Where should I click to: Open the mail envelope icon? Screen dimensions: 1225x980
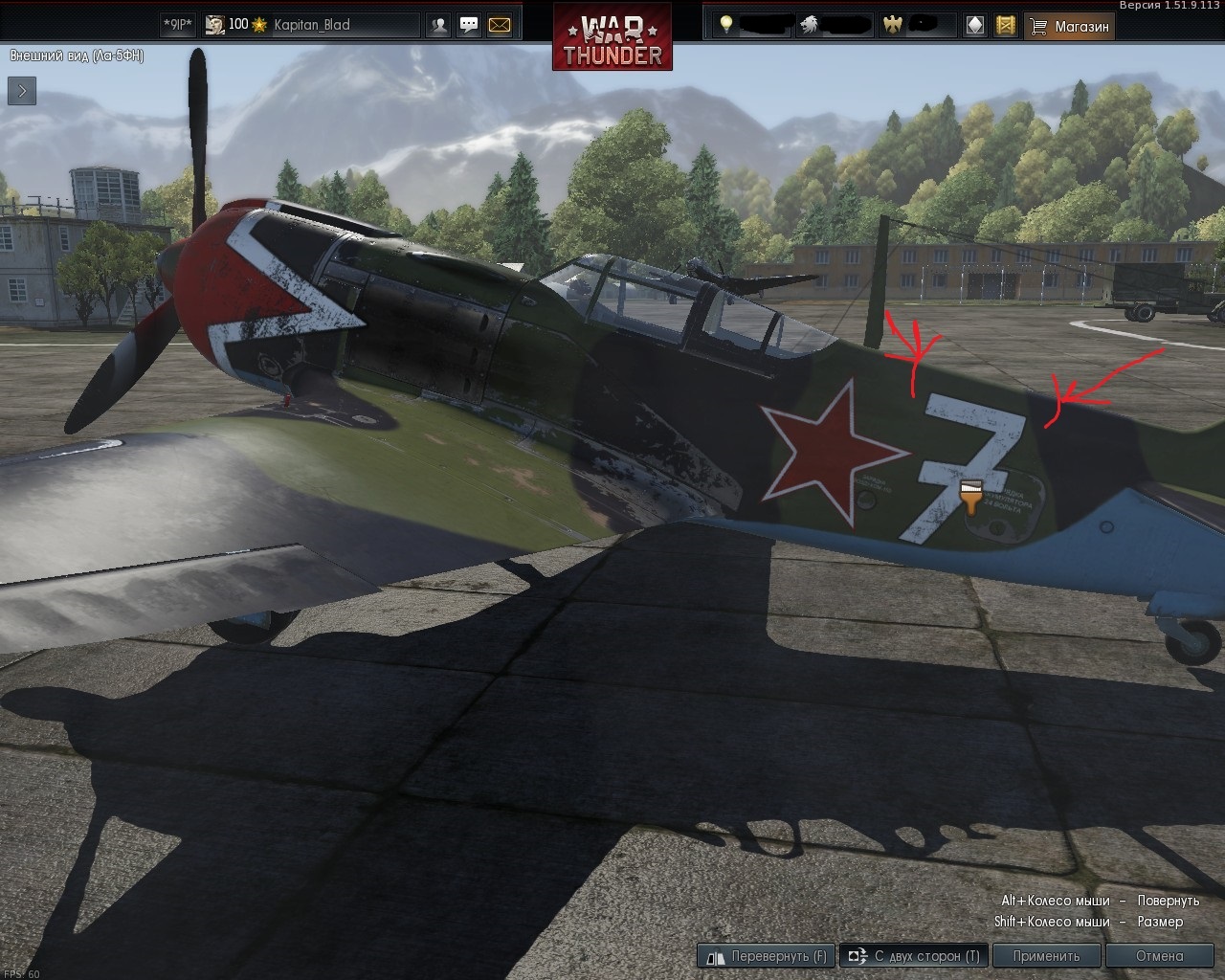pyautogui.click(x=500, y=26)
